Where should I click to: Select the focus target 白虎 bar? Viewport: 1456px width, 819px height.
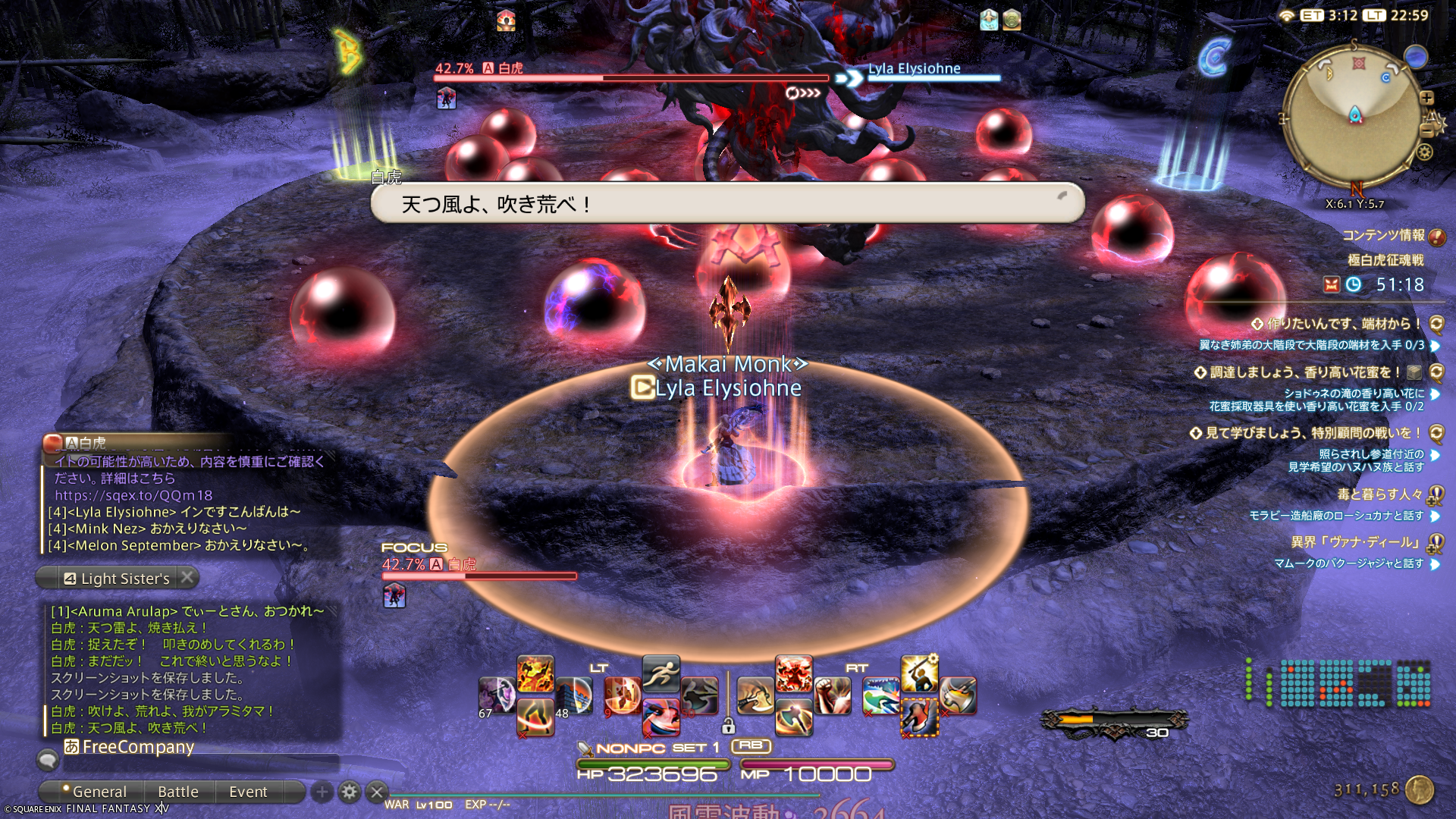click(479, 576)
